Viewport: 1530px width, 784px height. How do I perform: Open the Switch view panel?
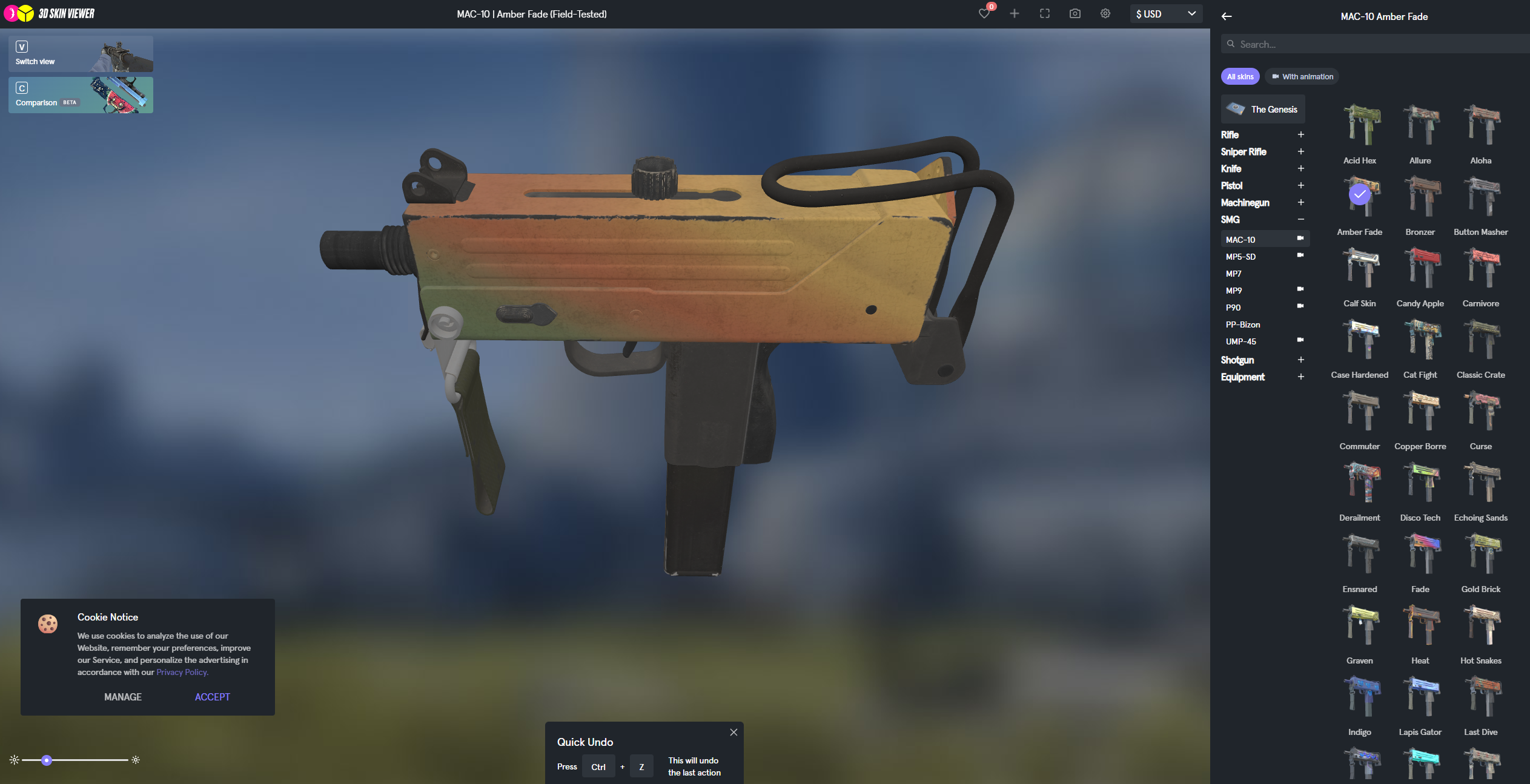(x=81, y=54)
